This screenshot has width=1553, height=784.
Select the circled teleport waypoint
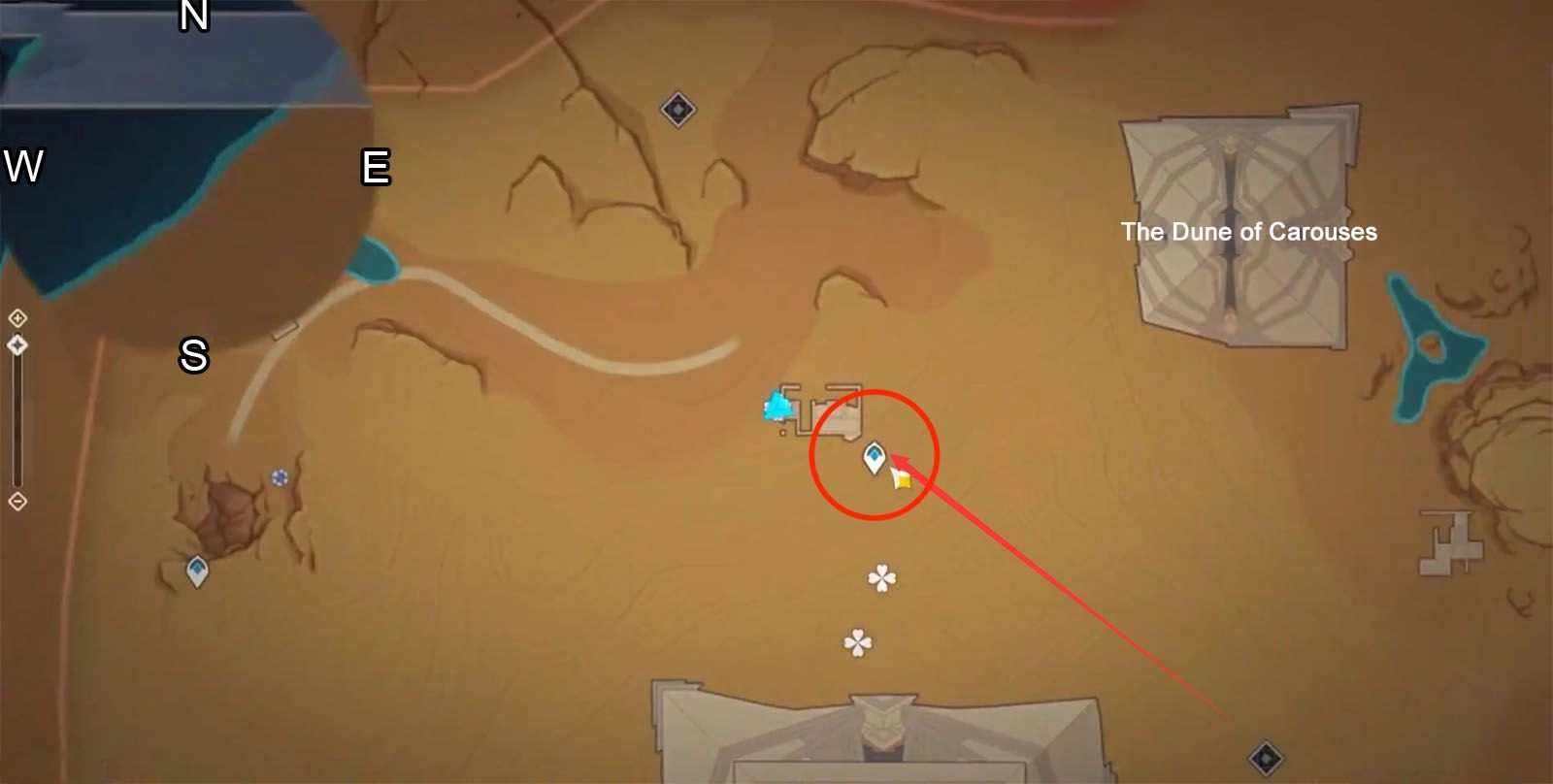(x=875, y=457)
